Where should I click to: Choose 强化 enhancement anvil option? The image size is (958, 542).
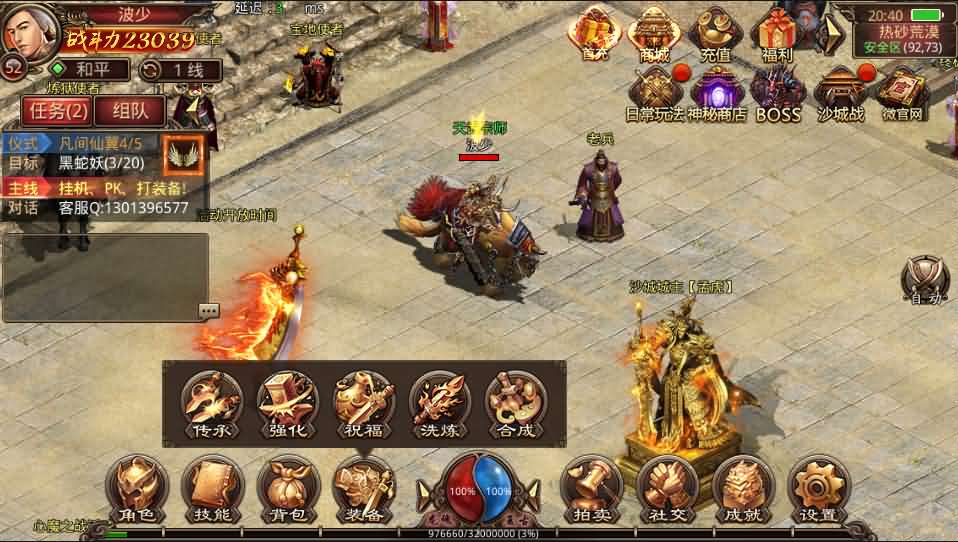point(287,404)
